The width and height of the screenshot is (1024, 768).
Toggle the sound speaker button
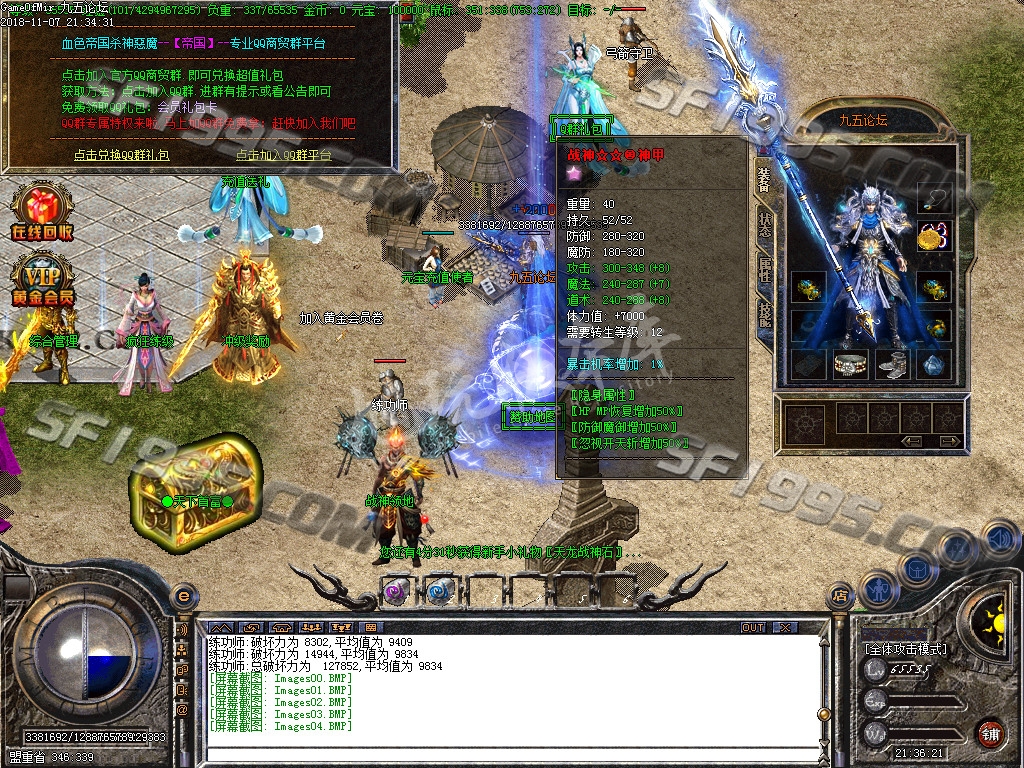pos(997,539)
